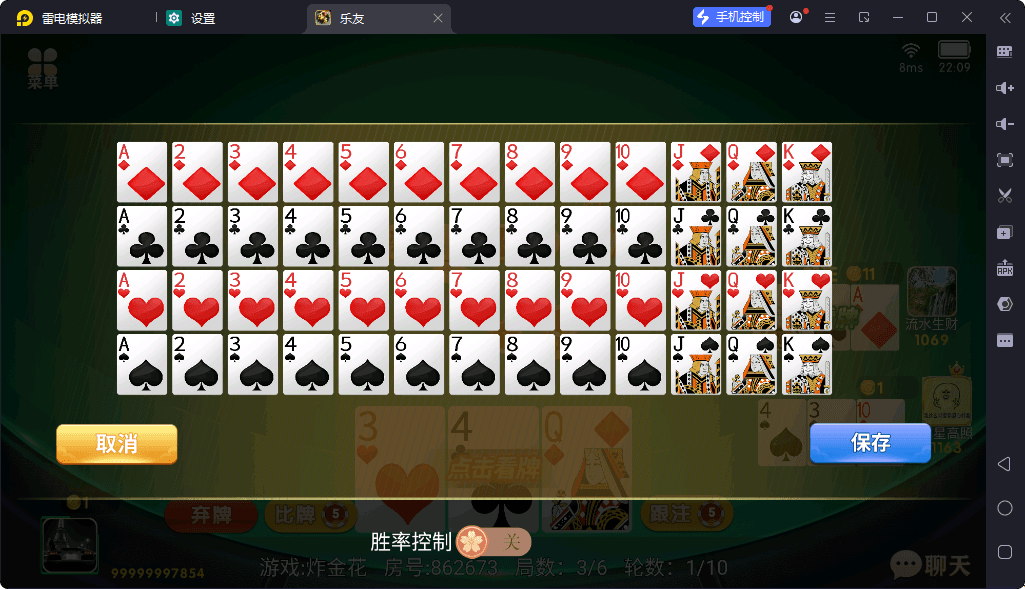
Task: Select the 5 of hearts card
Action: click(363, 300)
